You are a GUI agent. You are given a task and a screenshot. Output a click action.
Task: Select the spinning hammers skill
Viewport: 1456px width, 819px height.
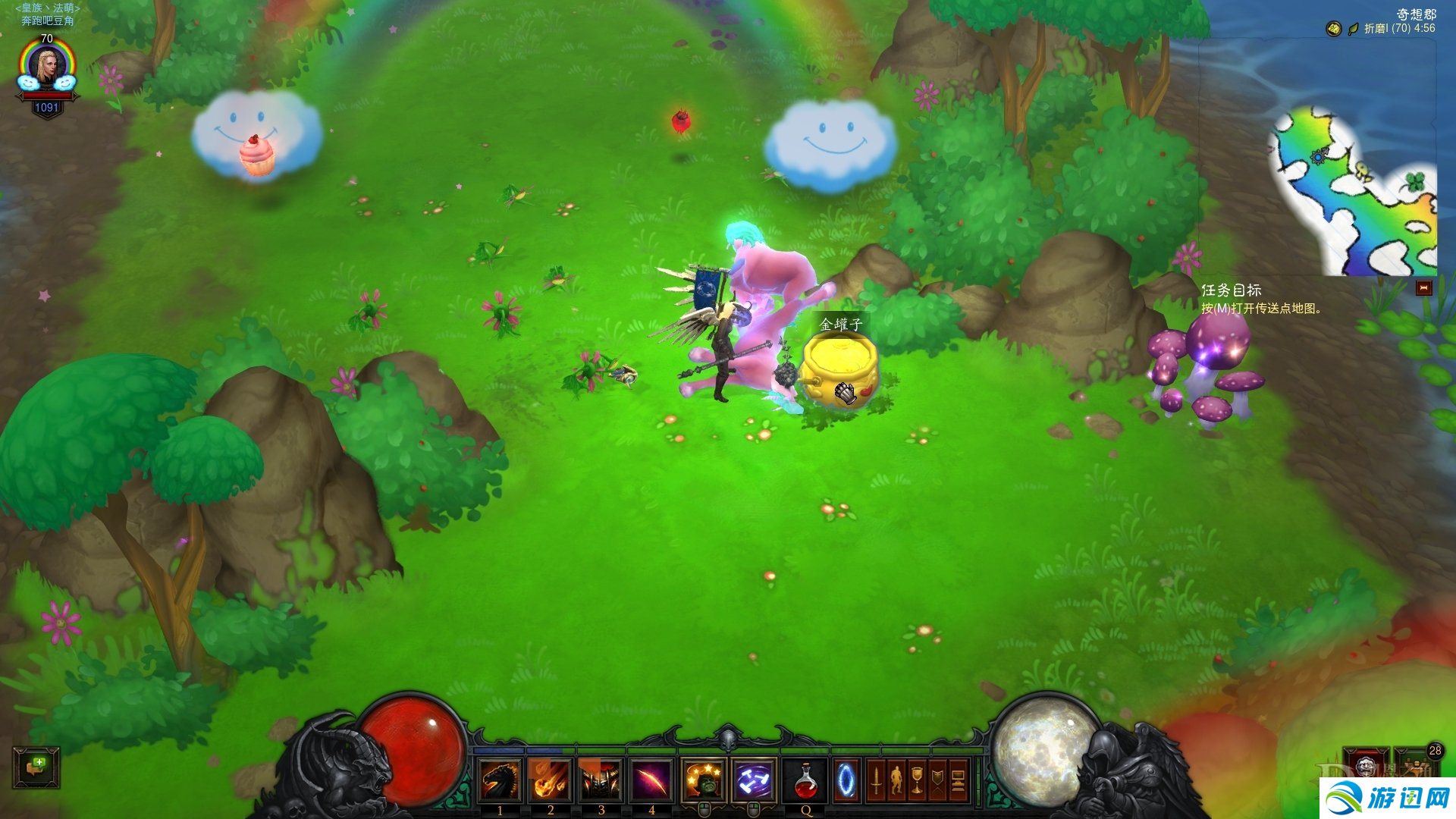(754, 780)
